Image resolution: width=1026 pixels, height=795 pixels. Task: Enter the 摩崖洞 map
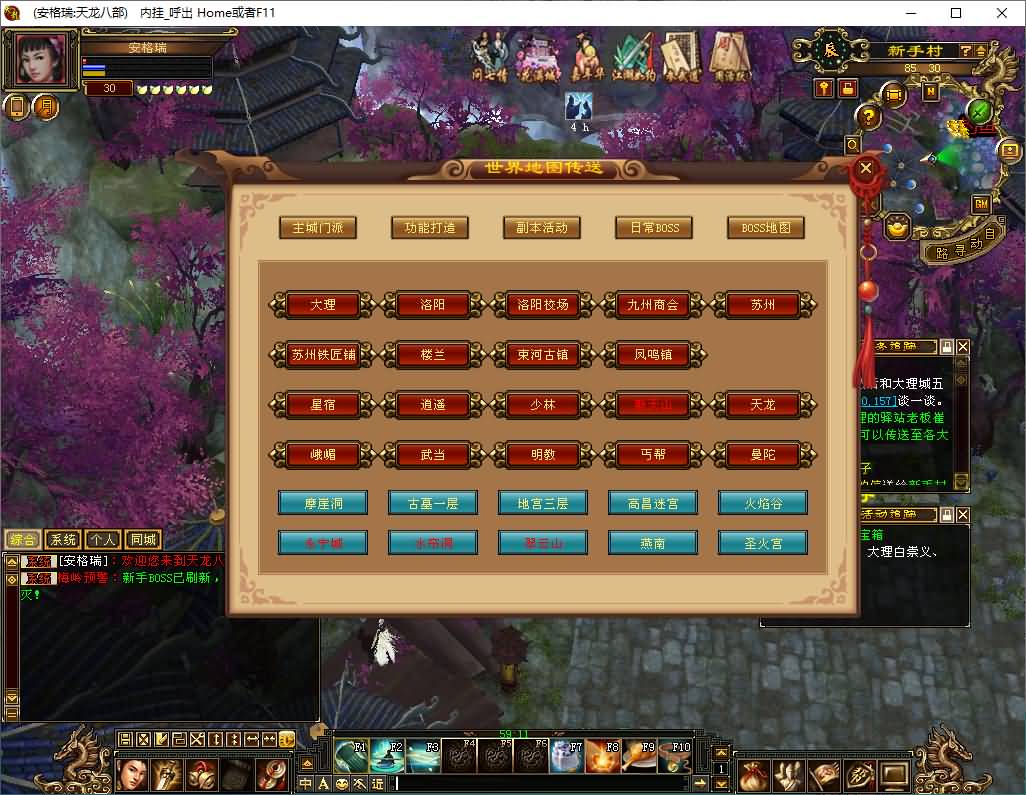point(323,503)
